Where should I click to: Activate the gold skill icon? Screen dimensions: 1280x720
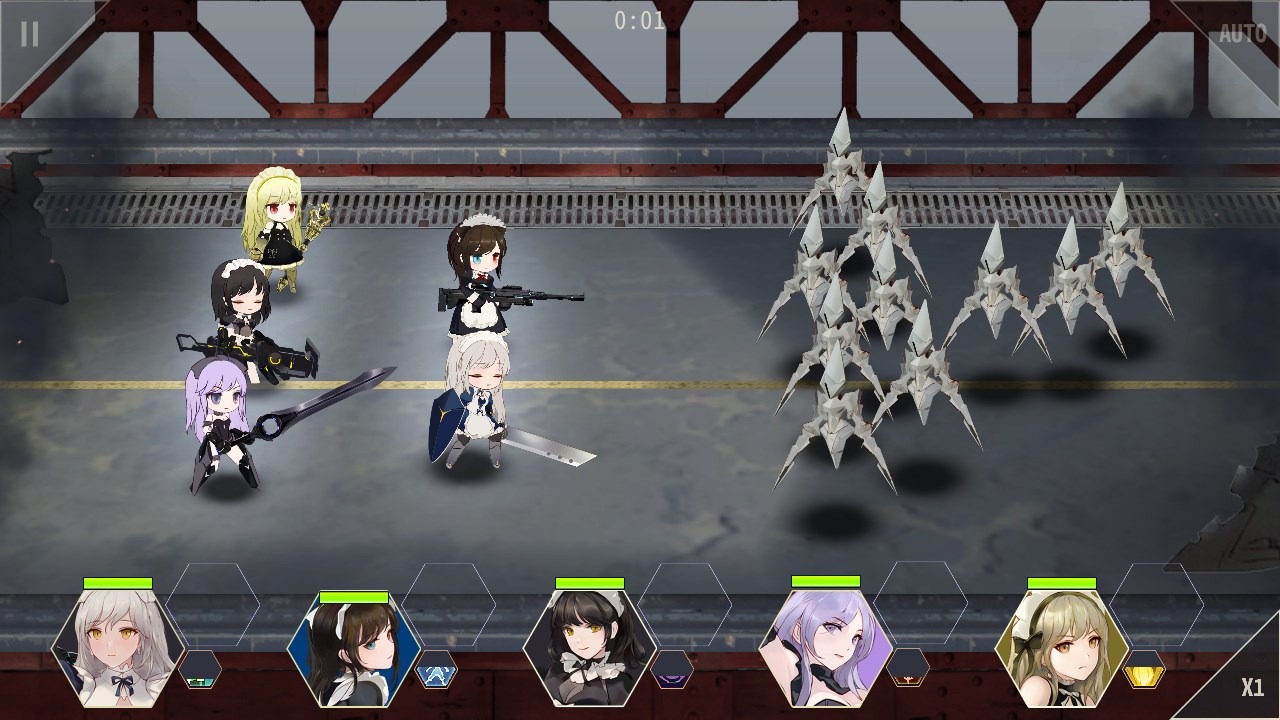(1144, 670)
